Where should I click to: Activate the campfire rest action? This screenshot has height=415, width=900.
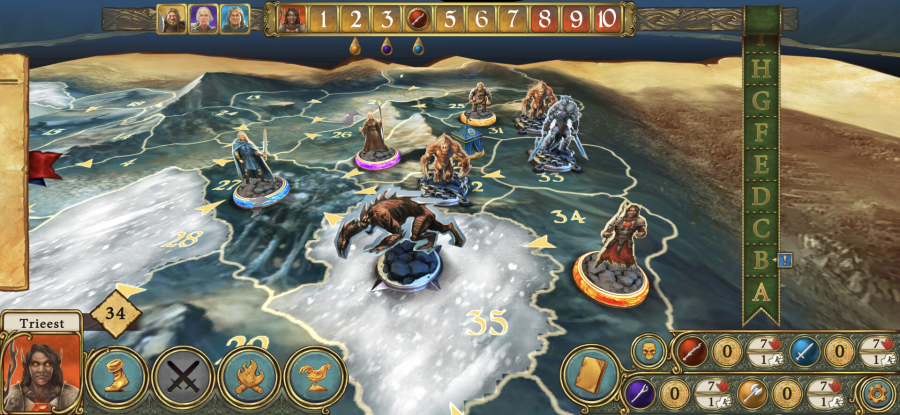(x=249, y=379)
